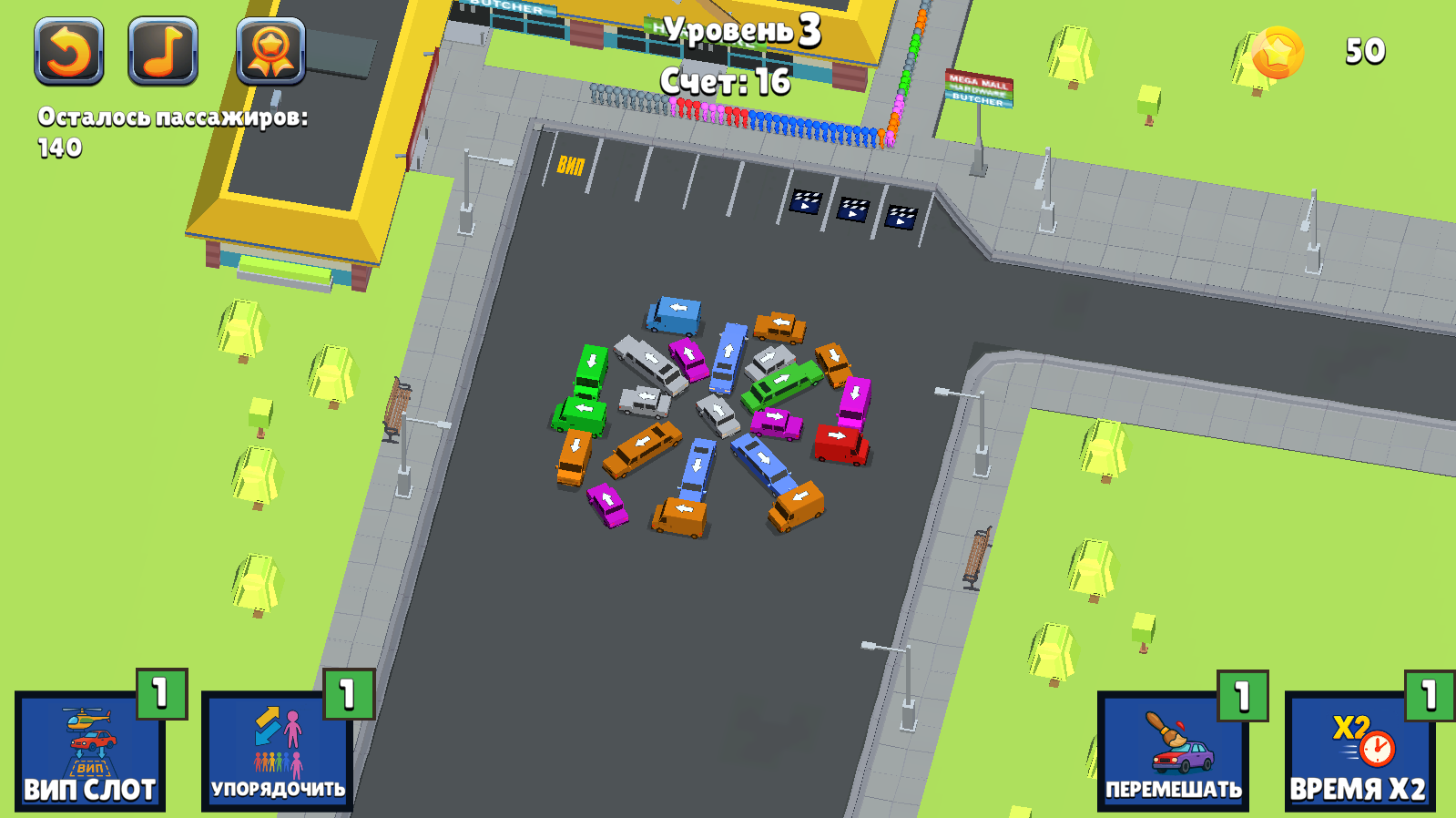Viewport: 1456px width, 818px height.
Task: Activate the ВРЕМЯ X2 booster
Action: (x=1359, y=752)
